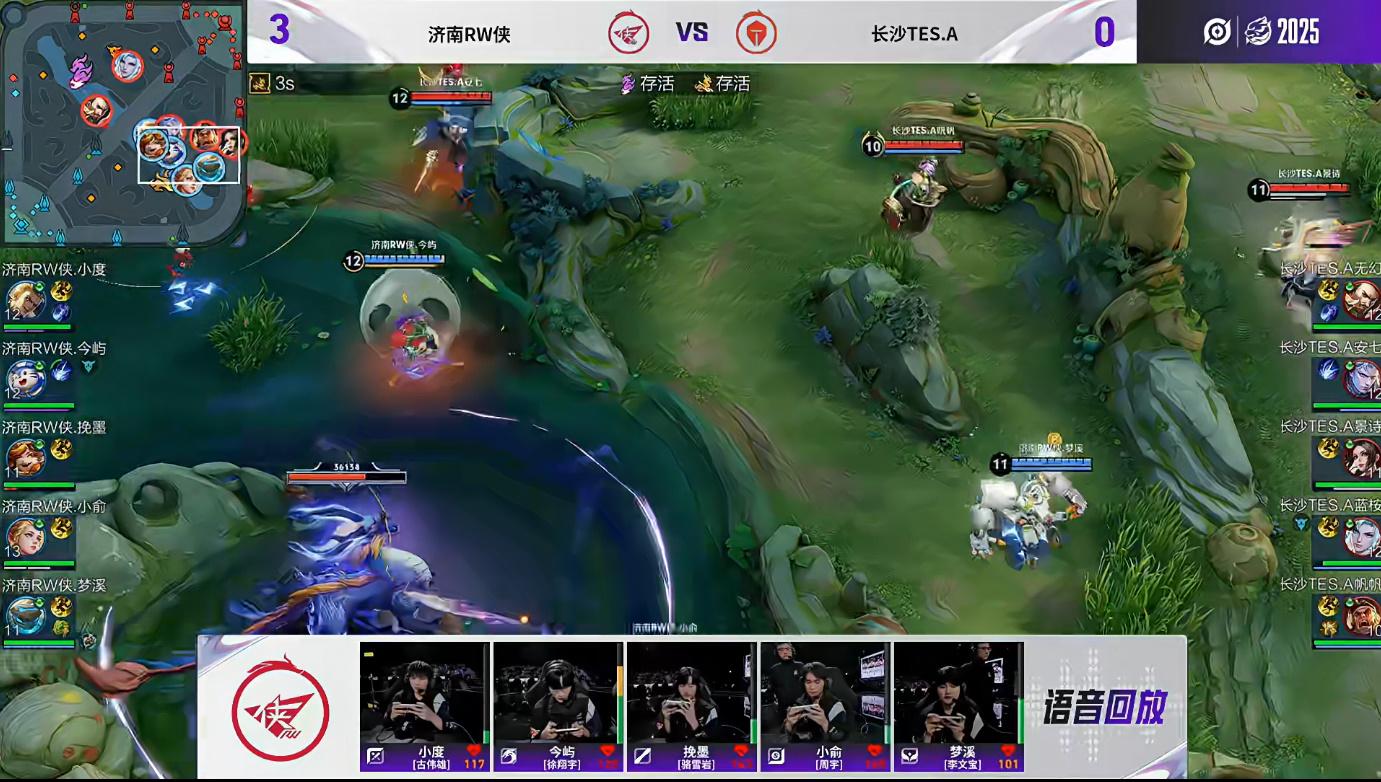
Task: Select 今屿's hero portrait in left scoreboard
Action: pos(24,379)
